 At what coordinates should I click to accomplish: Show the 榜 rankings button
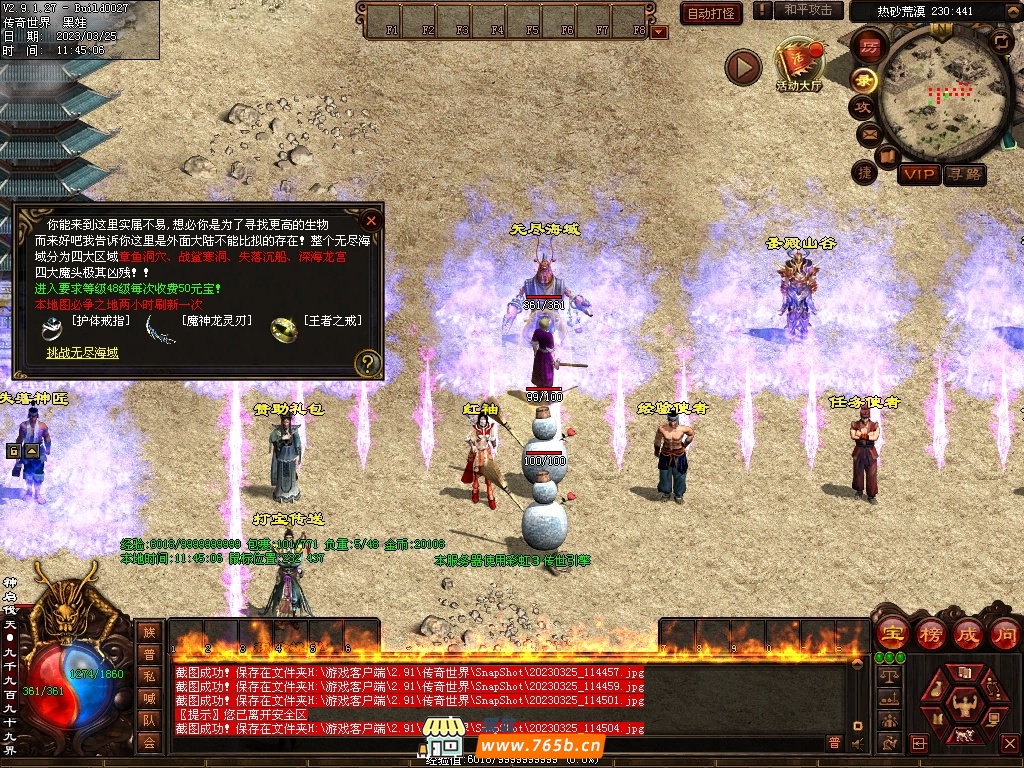tap(930, 633)
